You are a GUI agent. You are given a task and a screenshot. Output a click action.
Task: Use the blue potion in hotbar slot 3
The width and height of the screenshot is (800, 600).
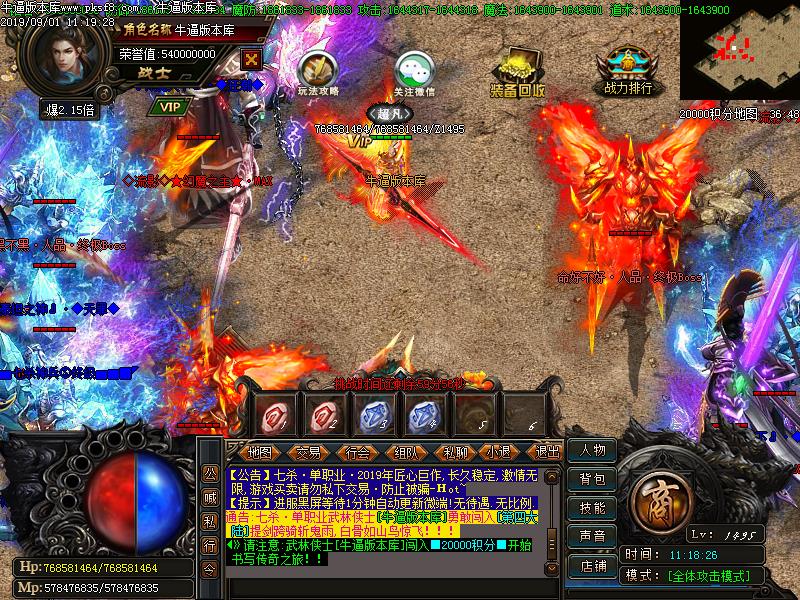click(374, 413)
